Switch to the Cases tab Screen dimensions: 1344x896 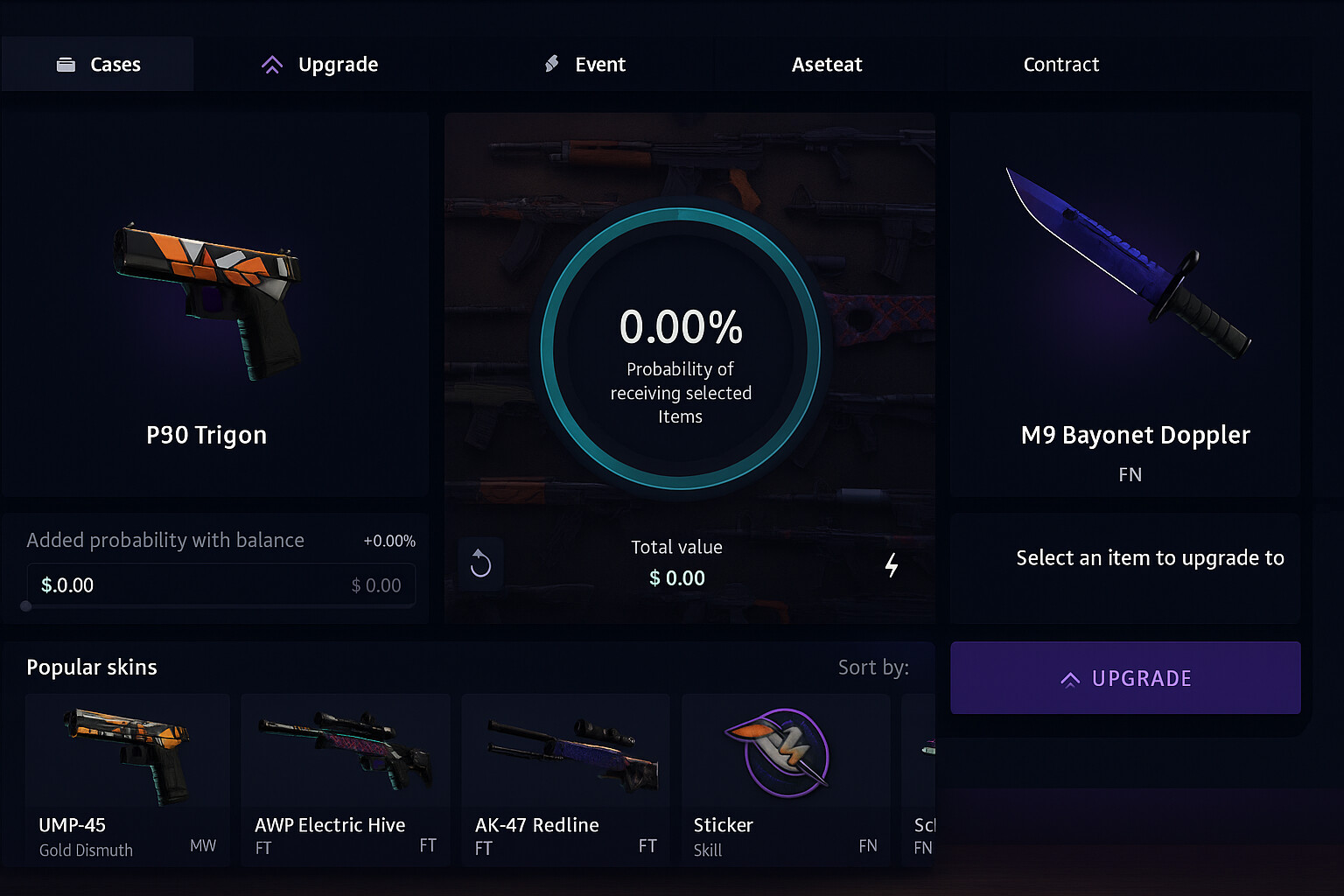[98, 65]
